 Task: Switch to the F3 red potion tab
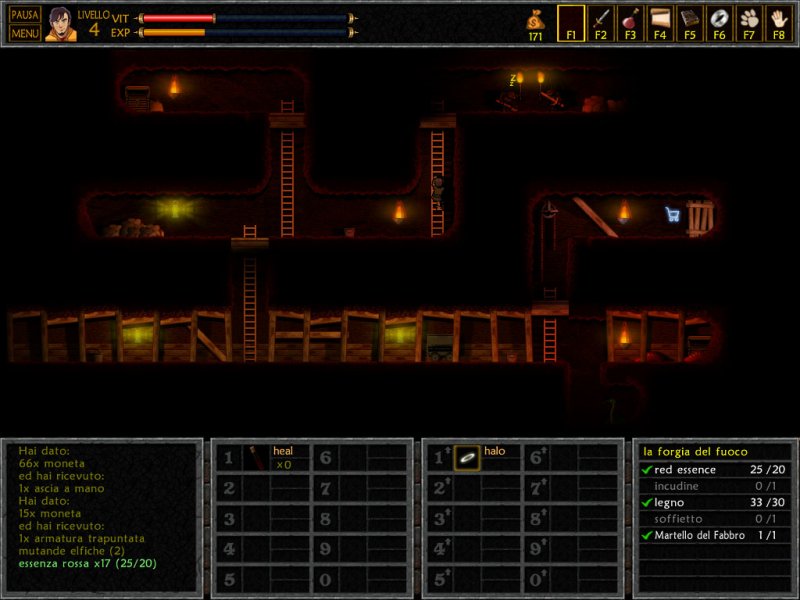tap(630, 23)
